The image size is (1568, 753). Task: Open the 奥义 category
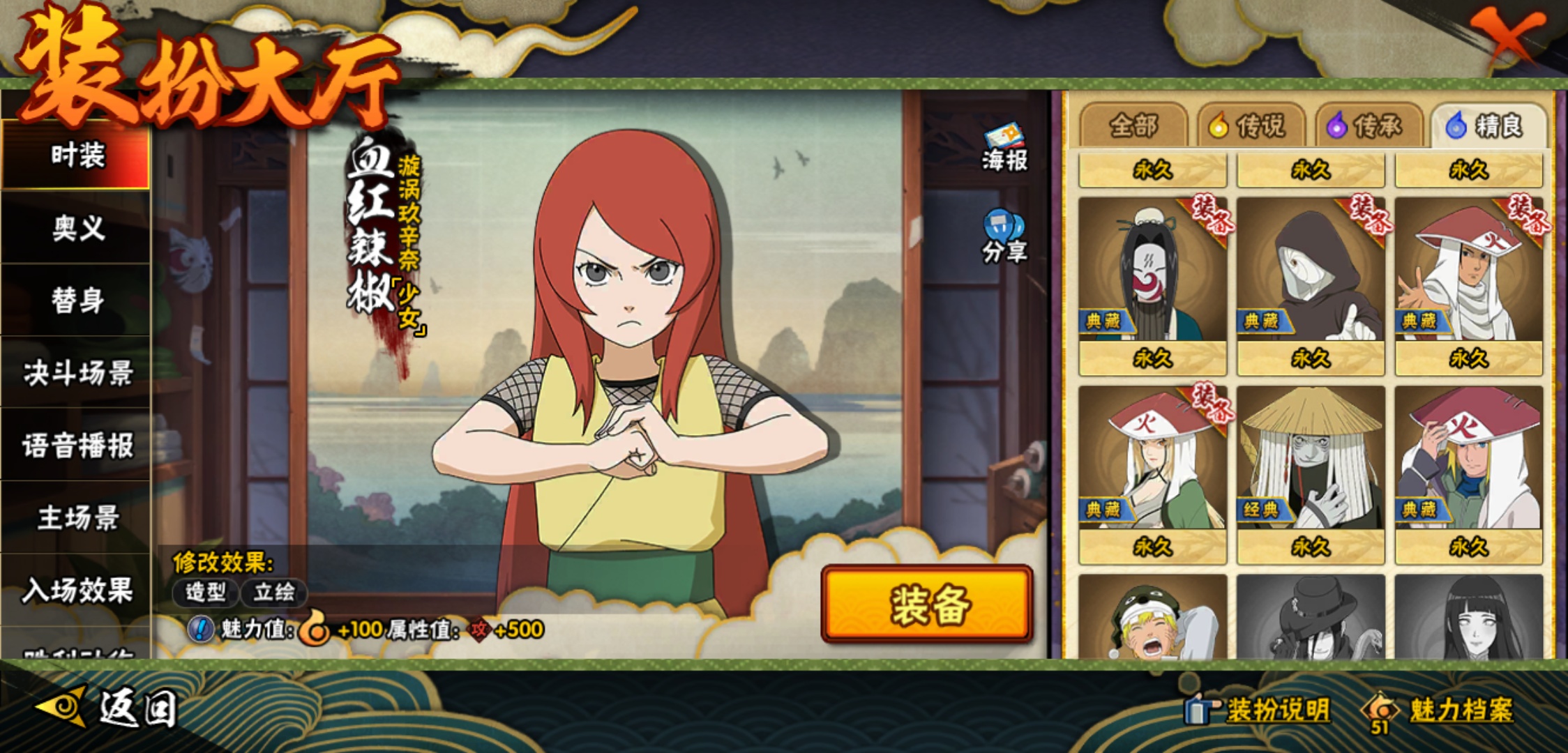click(x=77, y=228)
